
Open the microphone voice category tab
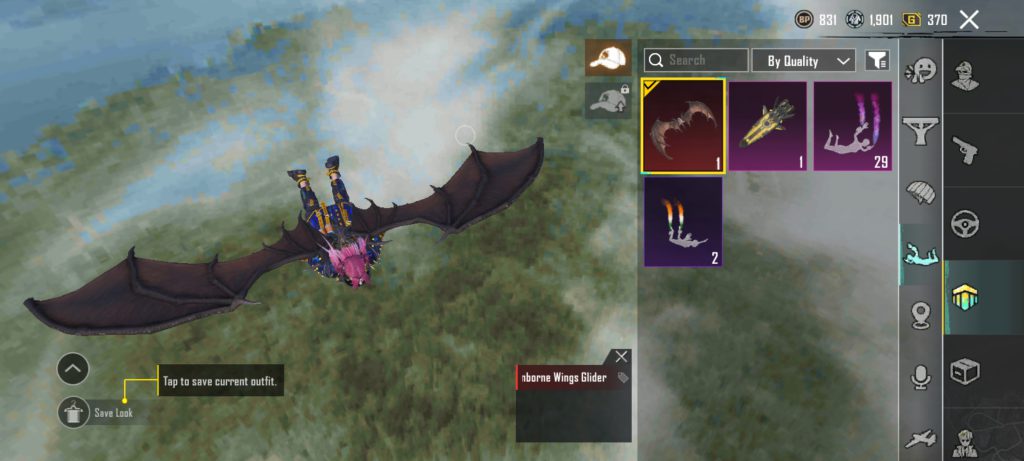[920, 376]
